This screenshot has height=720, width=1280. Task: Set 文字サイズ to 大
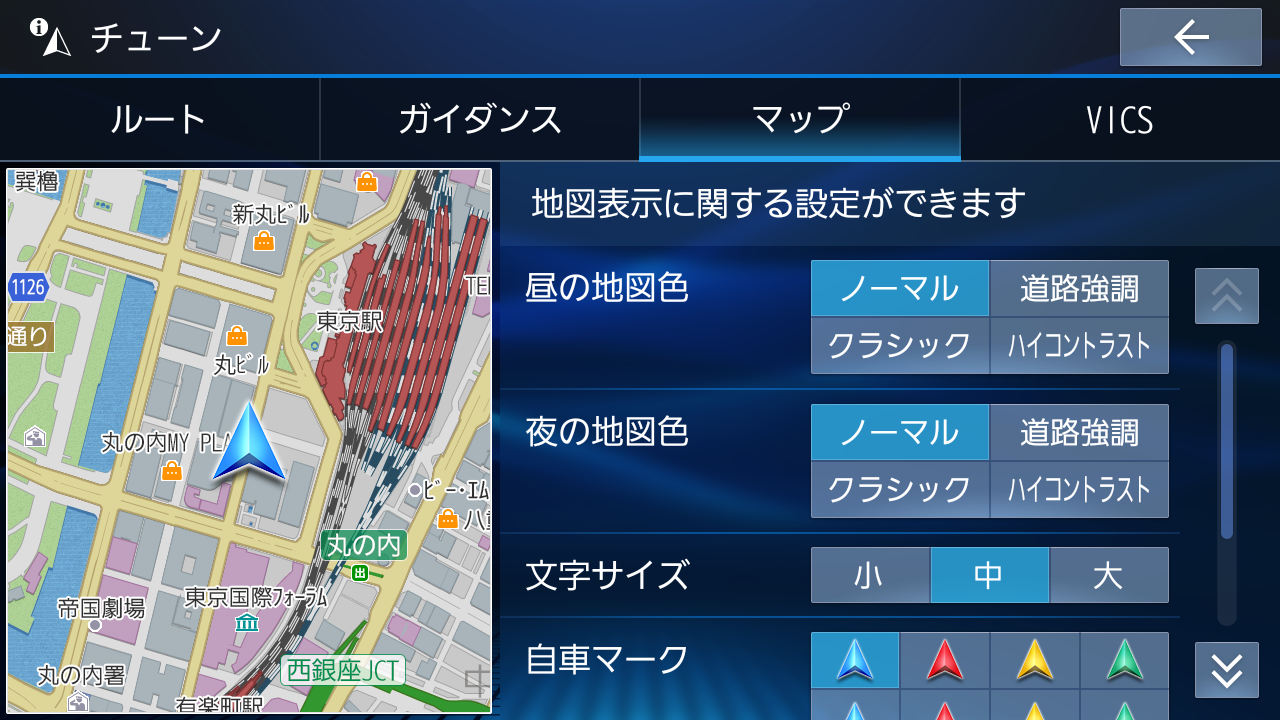click(1109, 575)
